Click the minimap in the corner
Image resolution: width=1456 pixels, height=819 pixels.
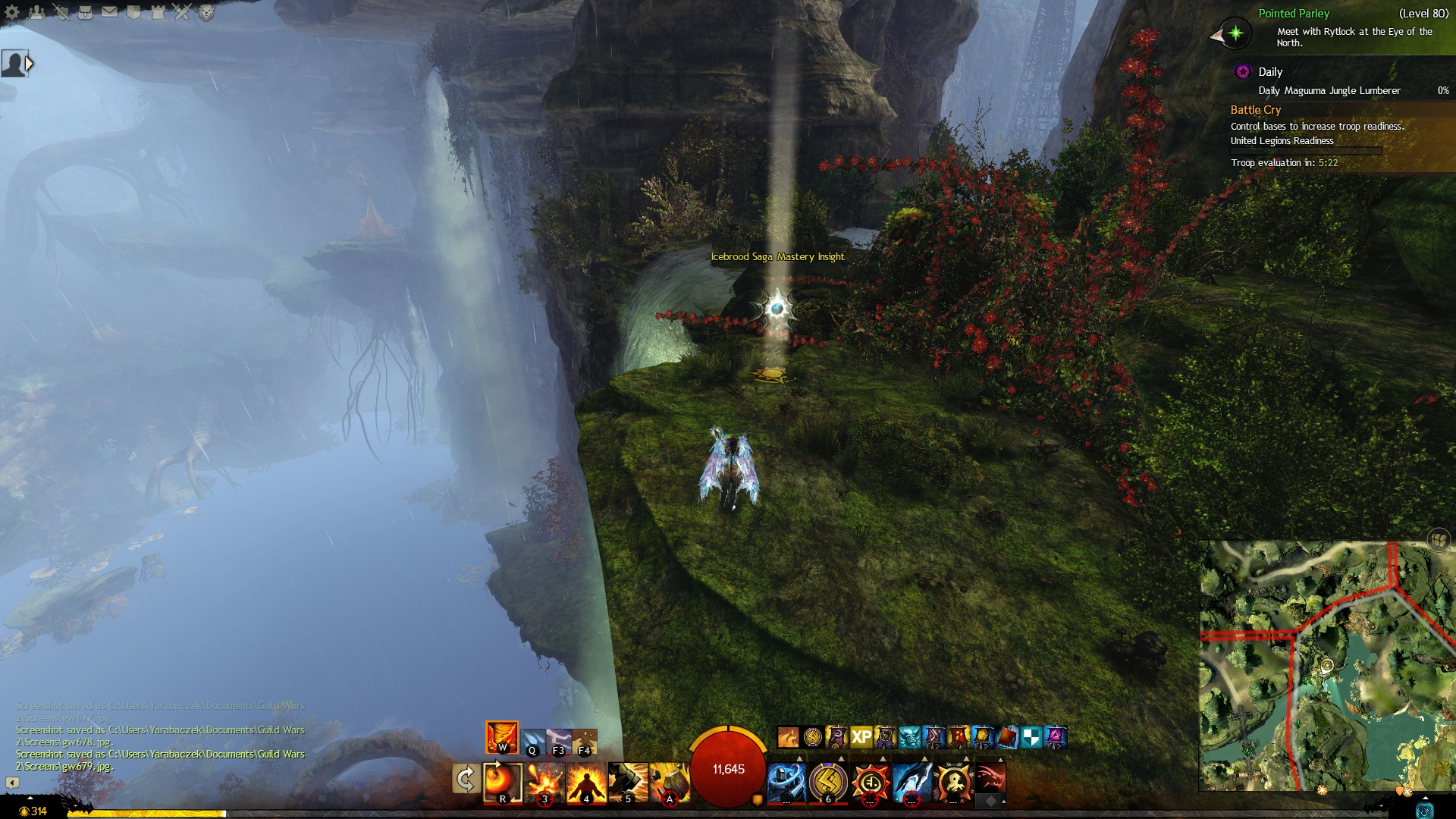[x=1327, y=665]
